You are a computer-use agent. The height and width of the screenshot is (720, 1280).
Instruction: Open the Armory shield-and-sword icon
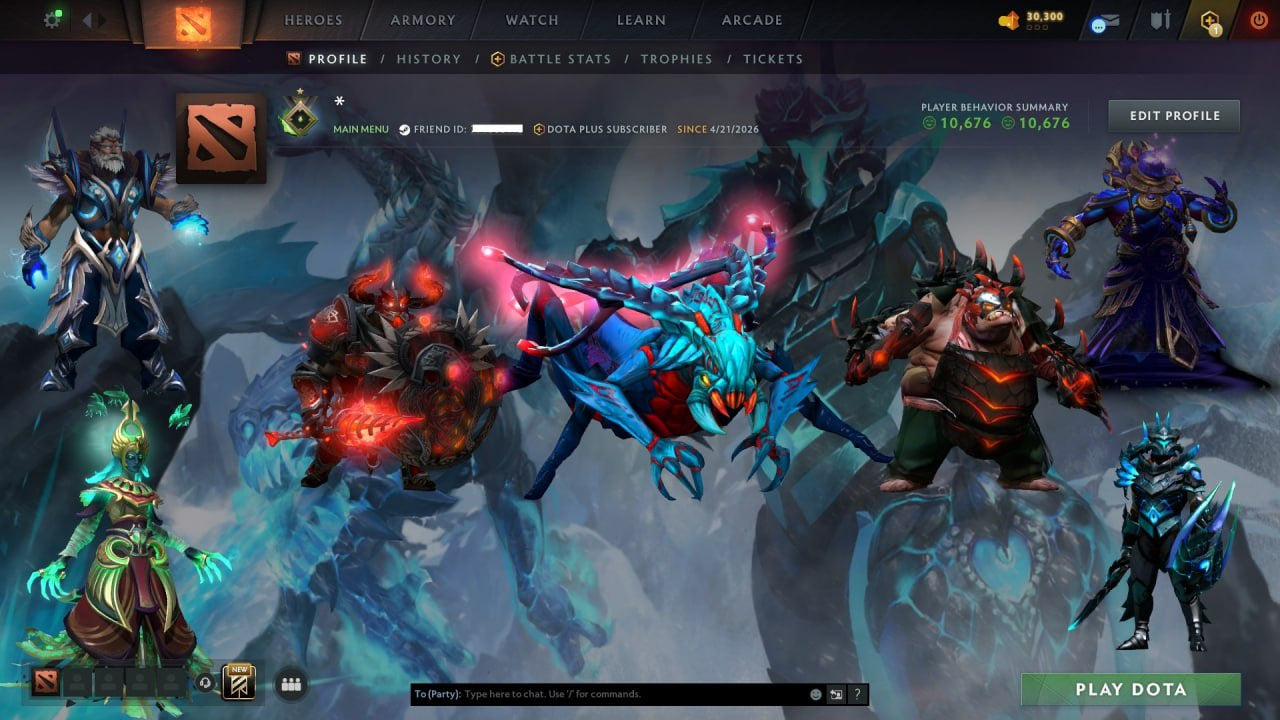click(1162, 19)
